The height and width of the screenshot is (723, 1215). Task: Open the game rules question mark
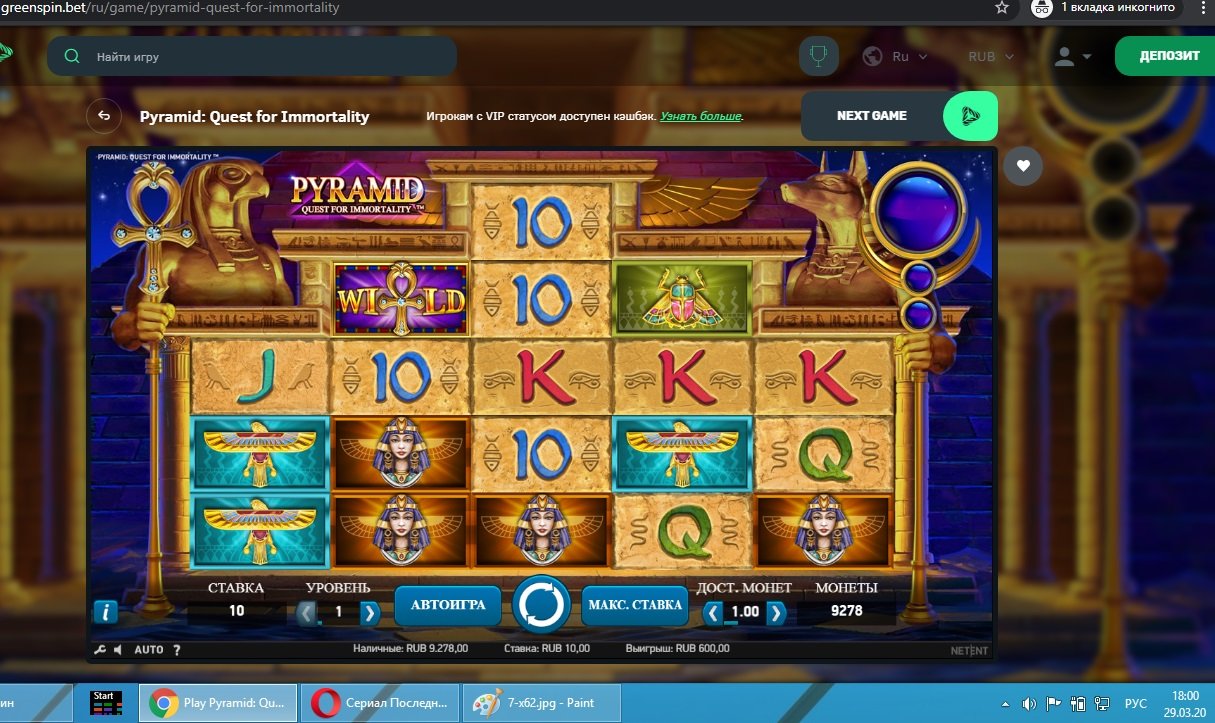point(177,650)
